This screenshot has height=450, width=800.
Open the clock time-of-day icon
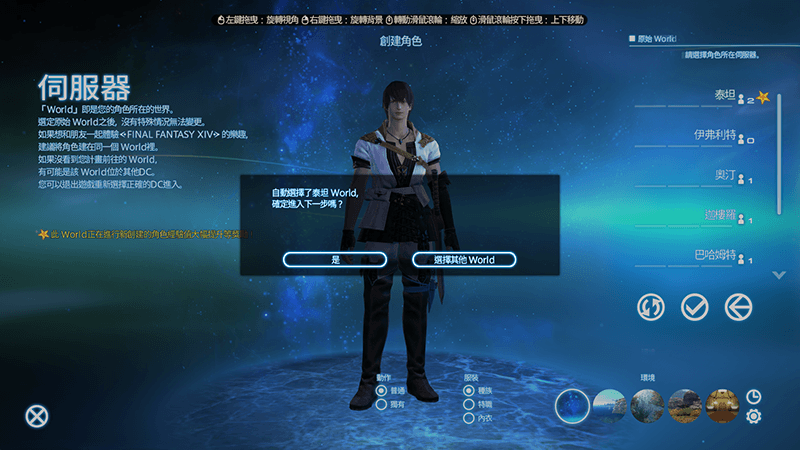coord(753,397)
